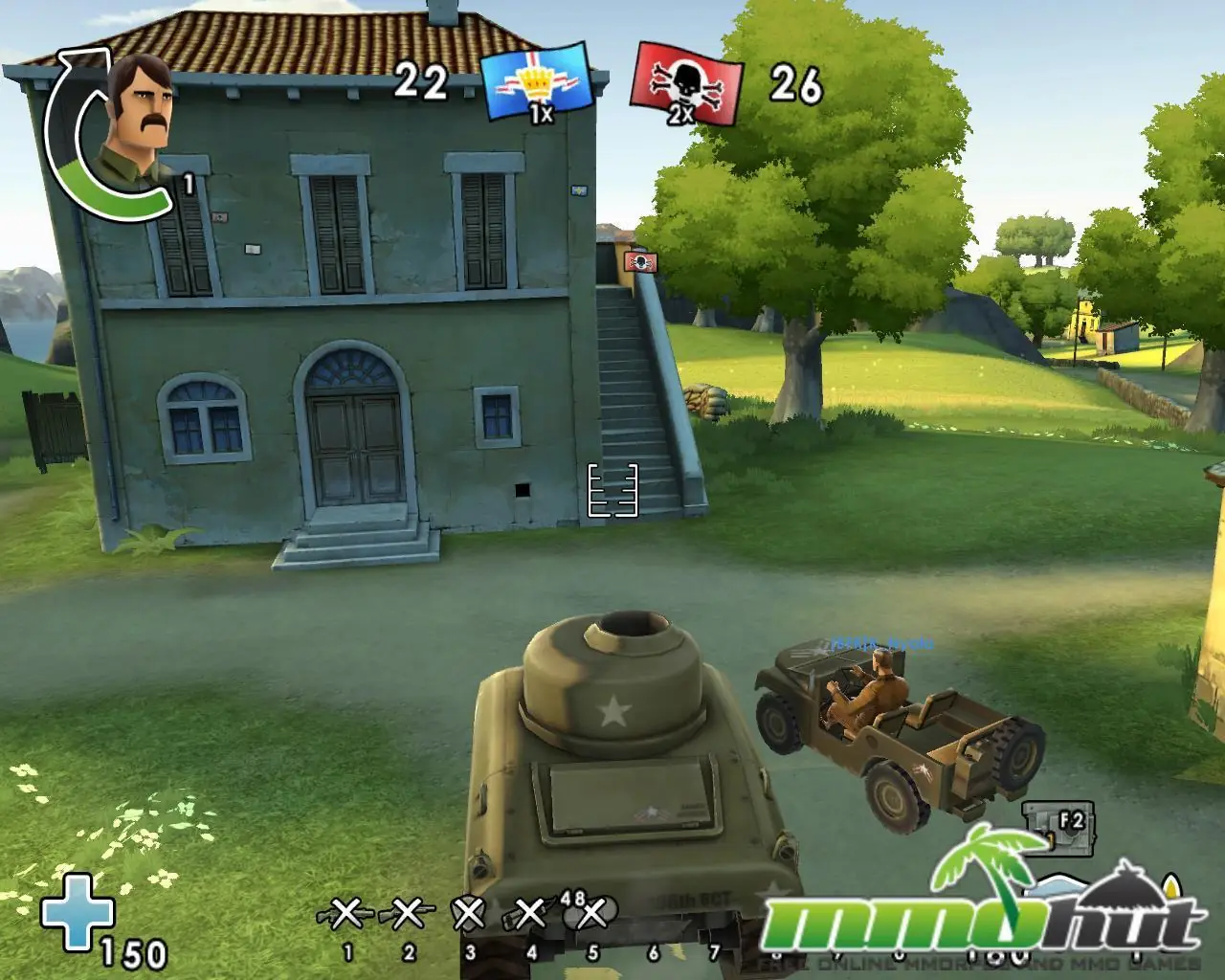Click the blue health cross icon

76,911
